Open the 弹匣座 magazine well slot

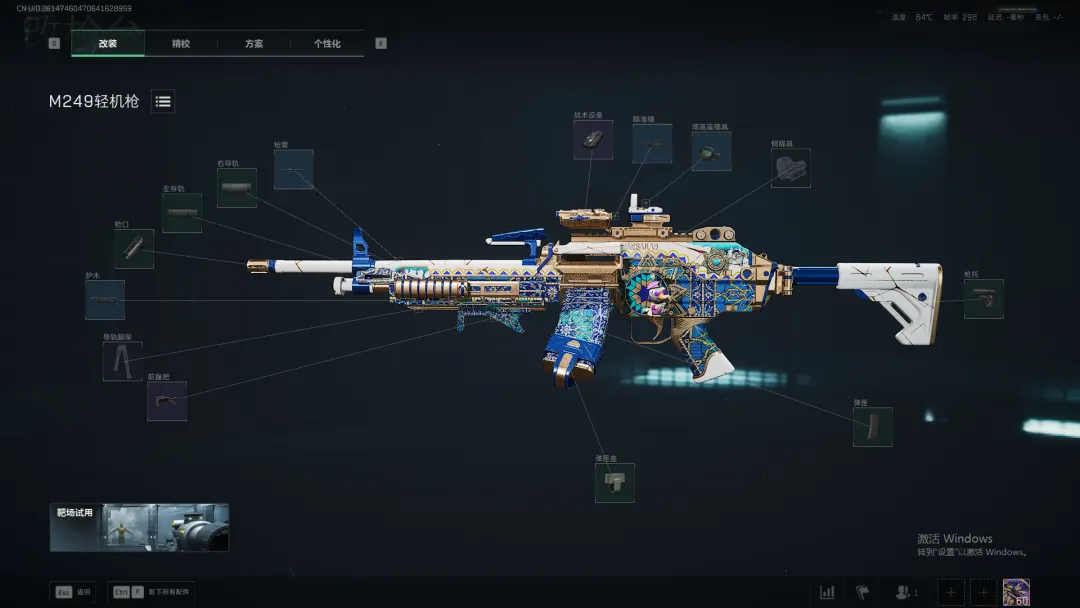tap(614, 483)
